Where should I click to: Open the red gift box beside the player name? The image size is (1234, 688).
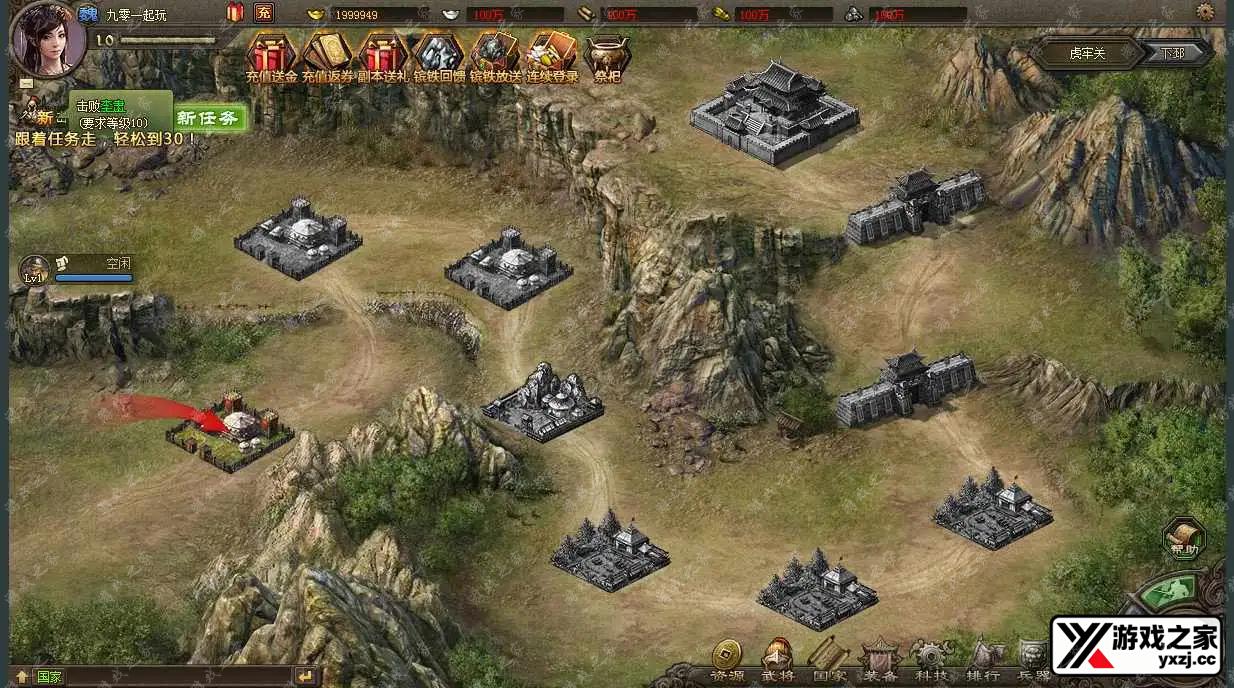[236, 13]
